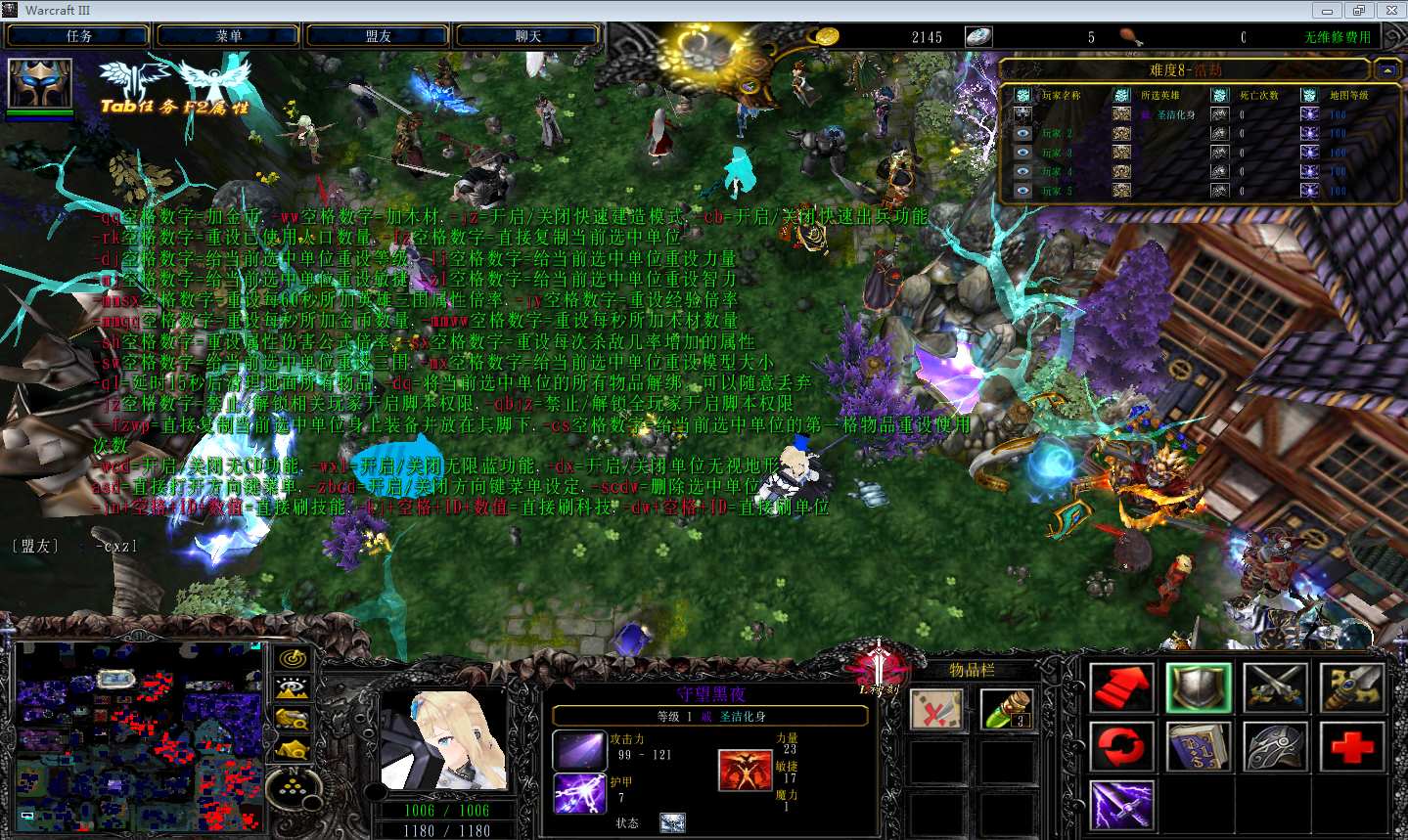
Task: Toggle the minimap terrain visibility eye button
Action: click(x=292, y=689)
